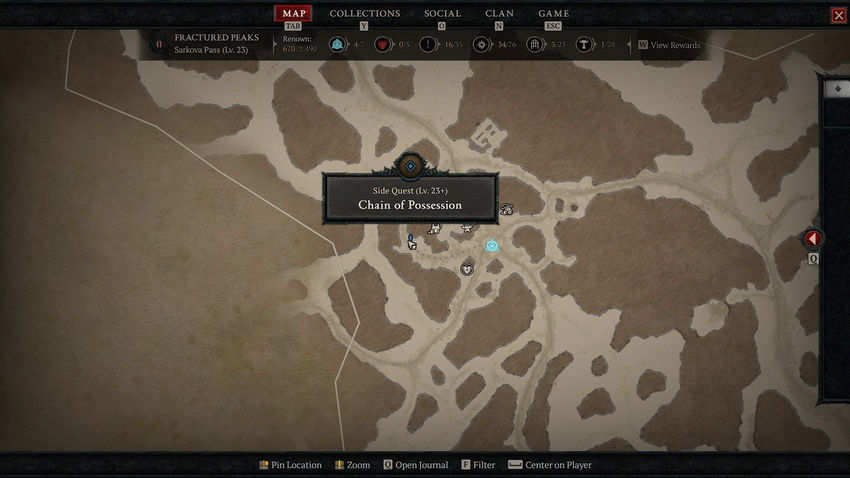850x478 pixels.
Task: Collapse the Fractured Peaks region header
Action: coord(158,44)
